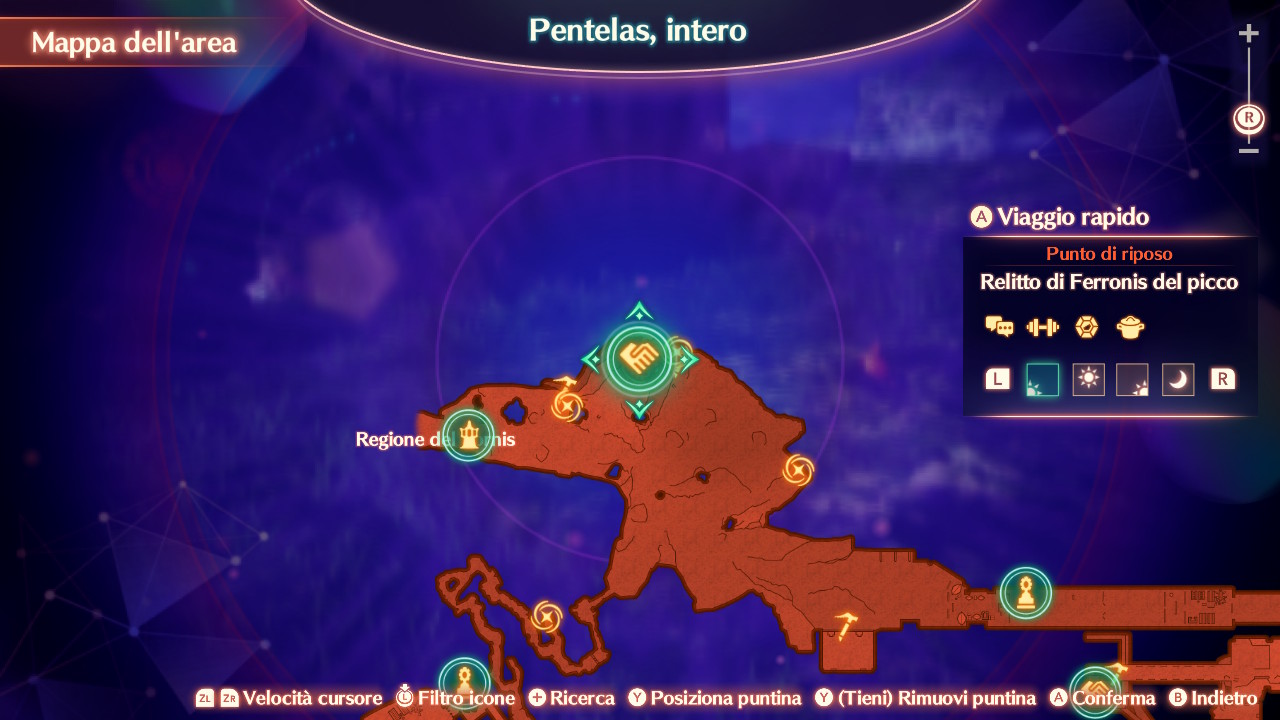Select the landmark marker in the long corridor
The width and height of the screenshot is (1280, 720).
(x=1025, y=593)
